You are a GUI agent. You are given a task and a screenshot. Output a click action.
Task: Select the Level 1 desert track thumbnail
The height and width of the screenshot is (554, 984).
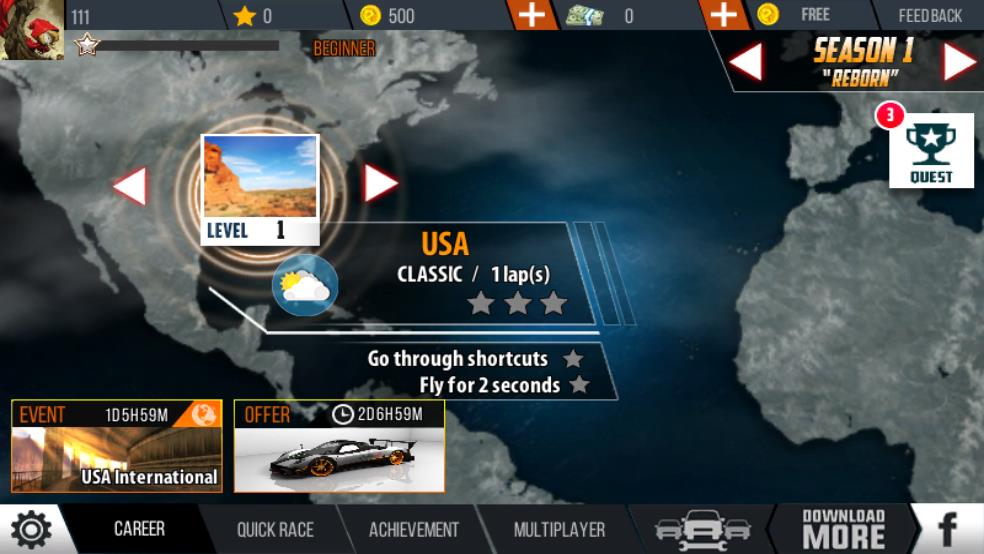pos(260,189)
